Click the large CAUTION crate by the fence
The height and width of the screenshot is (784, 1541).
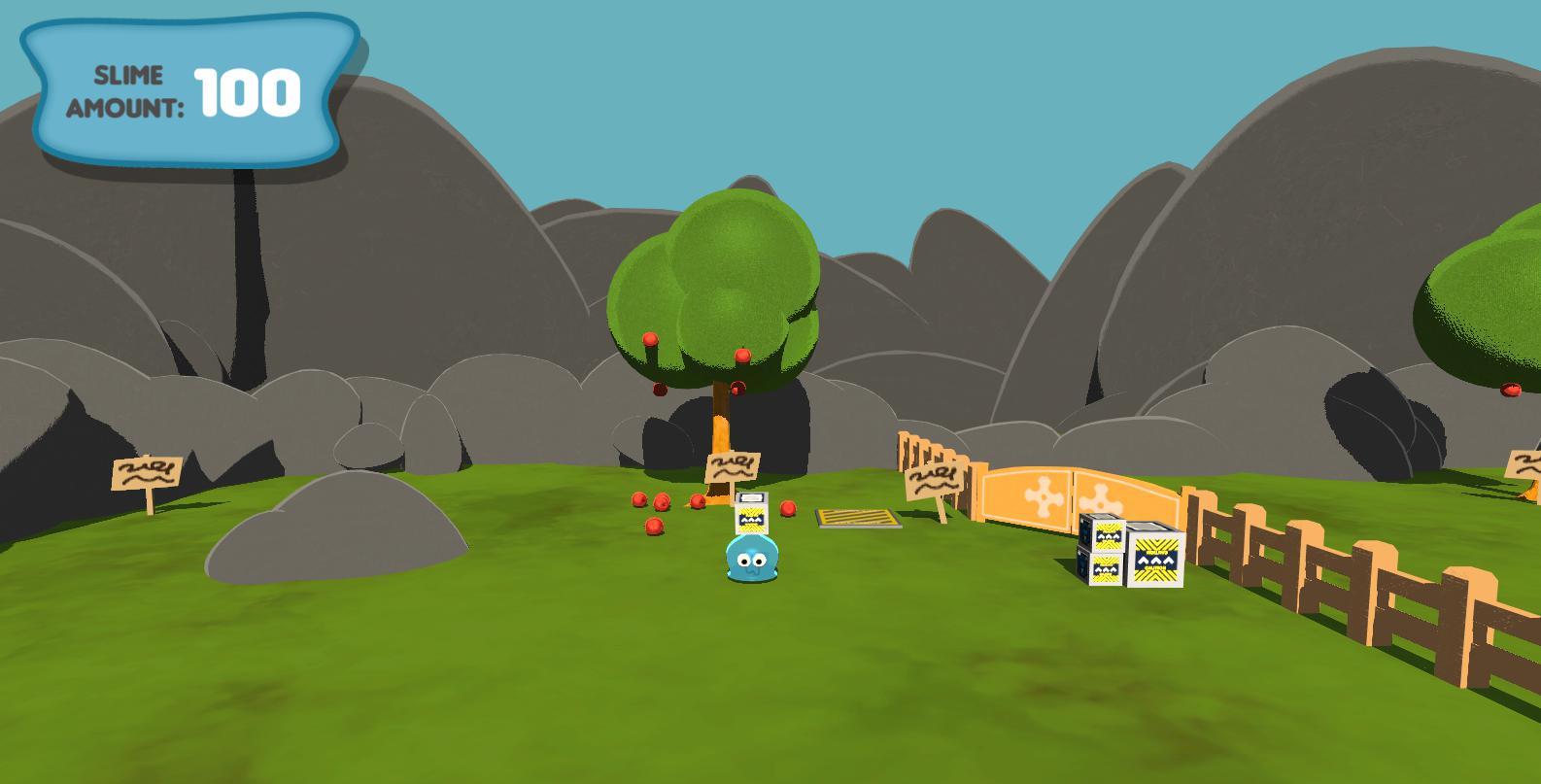click(1156, 559)
